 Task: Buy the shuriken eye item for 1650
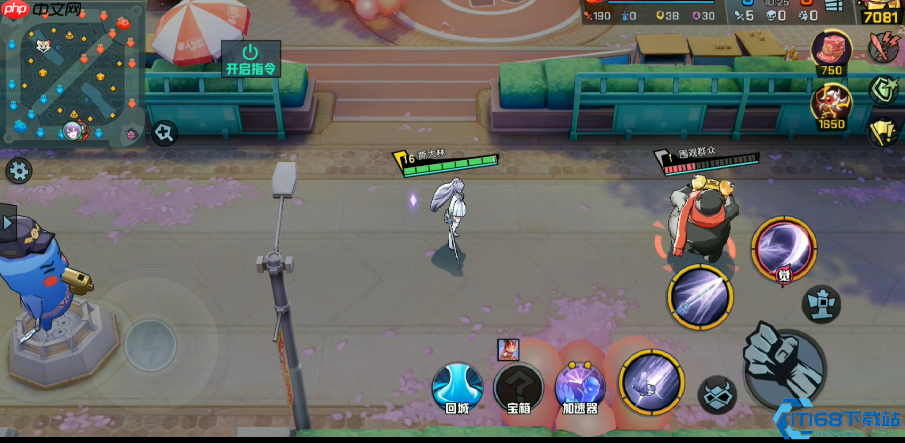831,105
